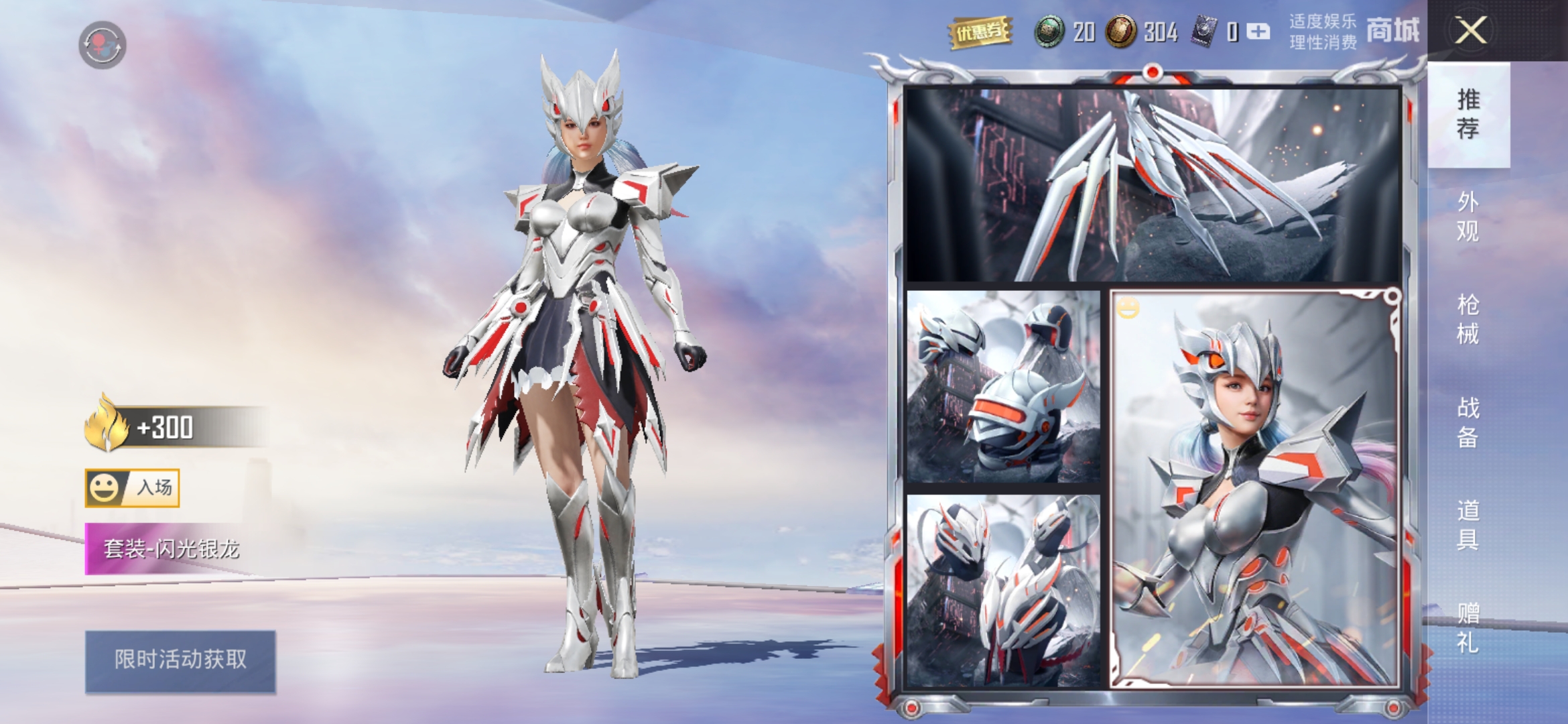
Task: Add currency with the plus button
Action: [1258, 32]
